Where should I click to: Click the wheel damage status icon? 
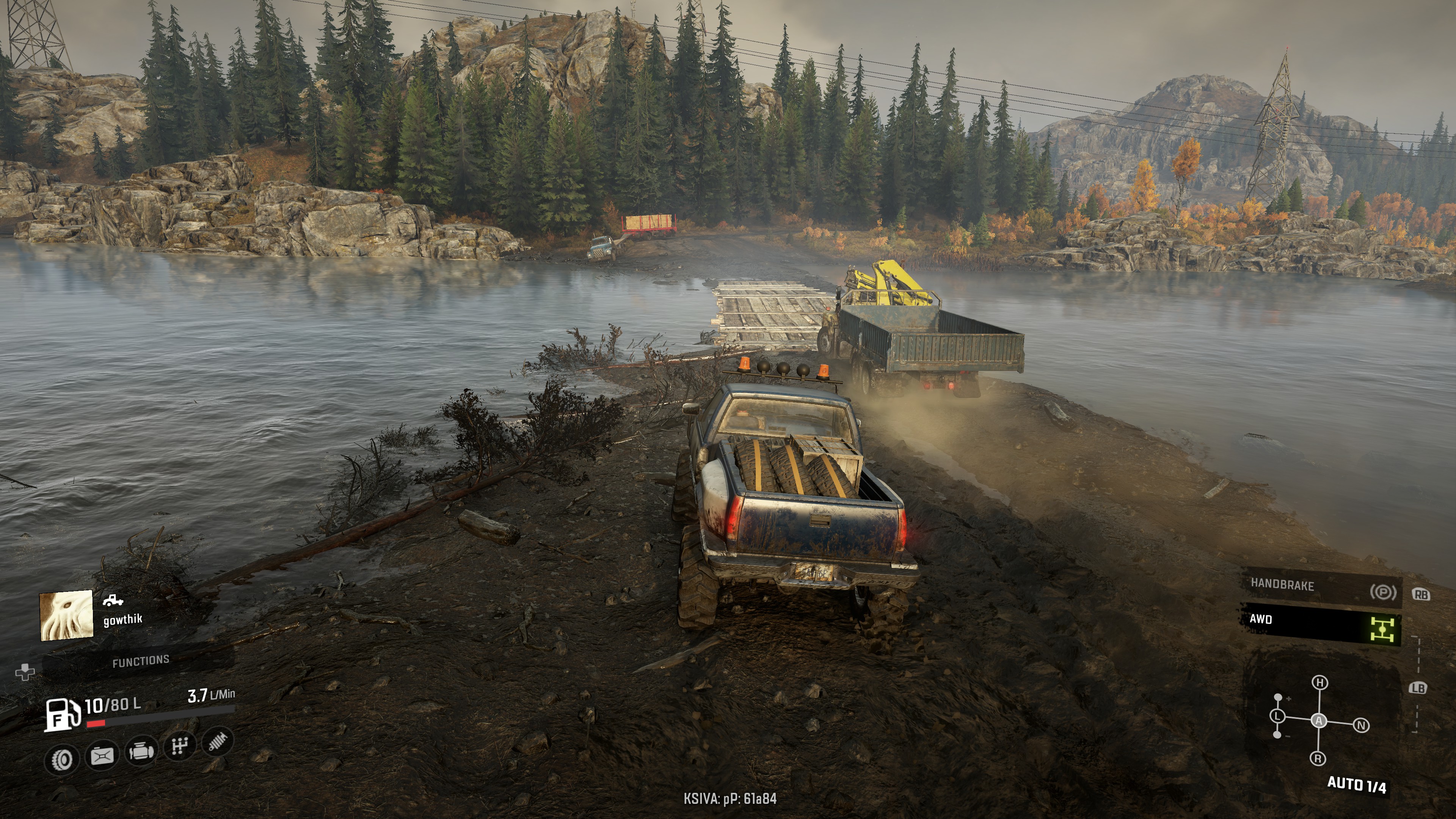pos(63,759)
